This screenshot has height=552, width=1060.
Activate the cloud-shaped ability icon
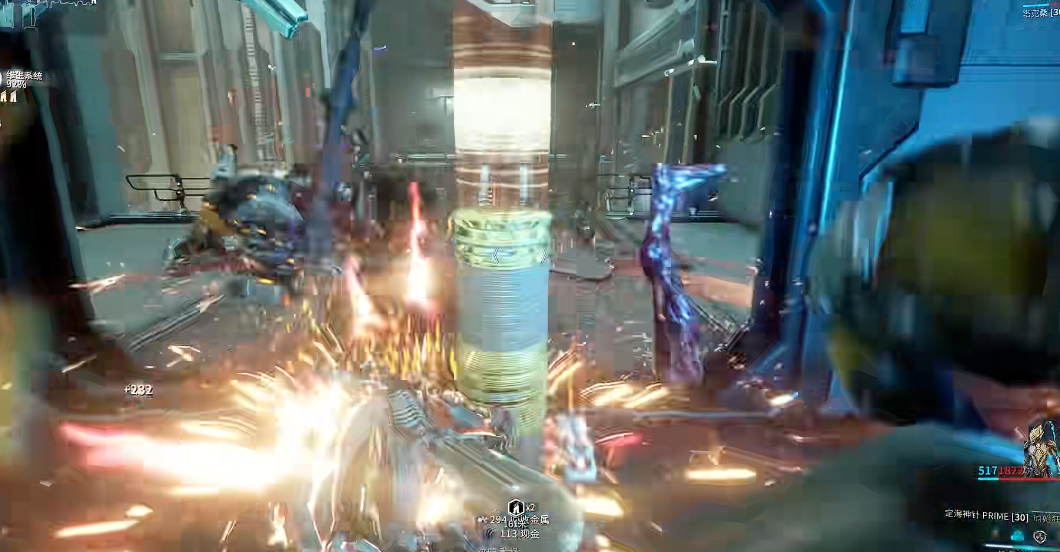coord(1018,536)
